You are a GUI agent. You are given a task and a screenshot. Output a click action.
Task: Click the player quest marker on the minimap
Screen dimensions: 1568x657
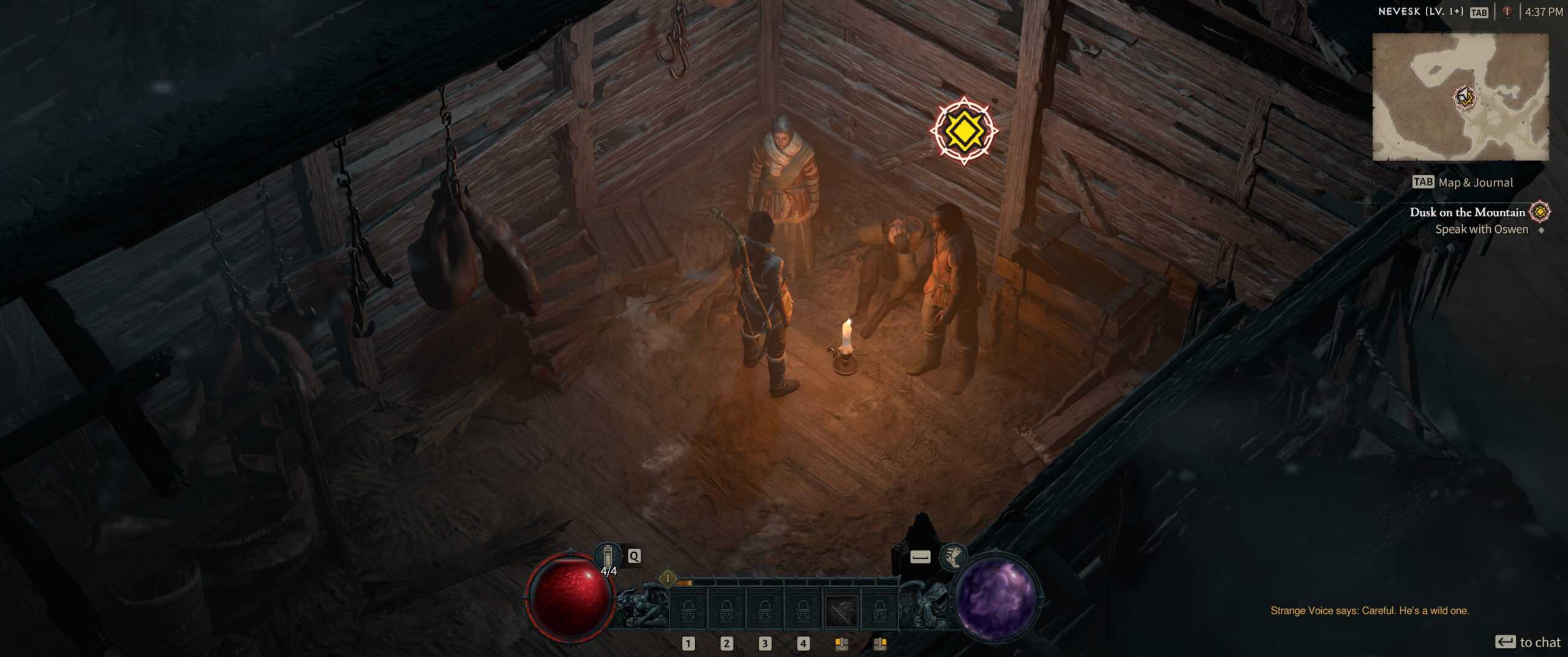pos(1464,96)
